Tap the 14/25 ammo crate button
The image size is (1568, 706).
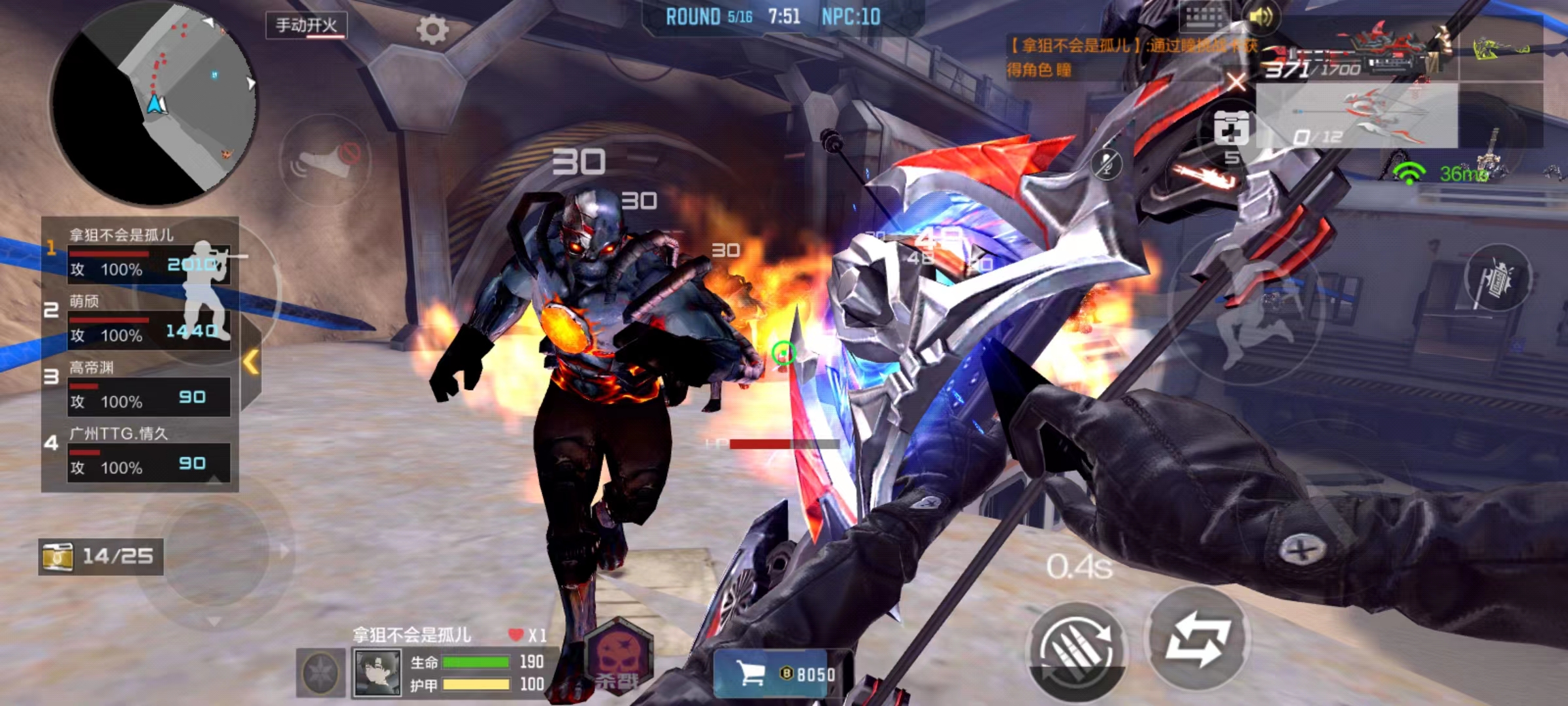coord(101,557)
